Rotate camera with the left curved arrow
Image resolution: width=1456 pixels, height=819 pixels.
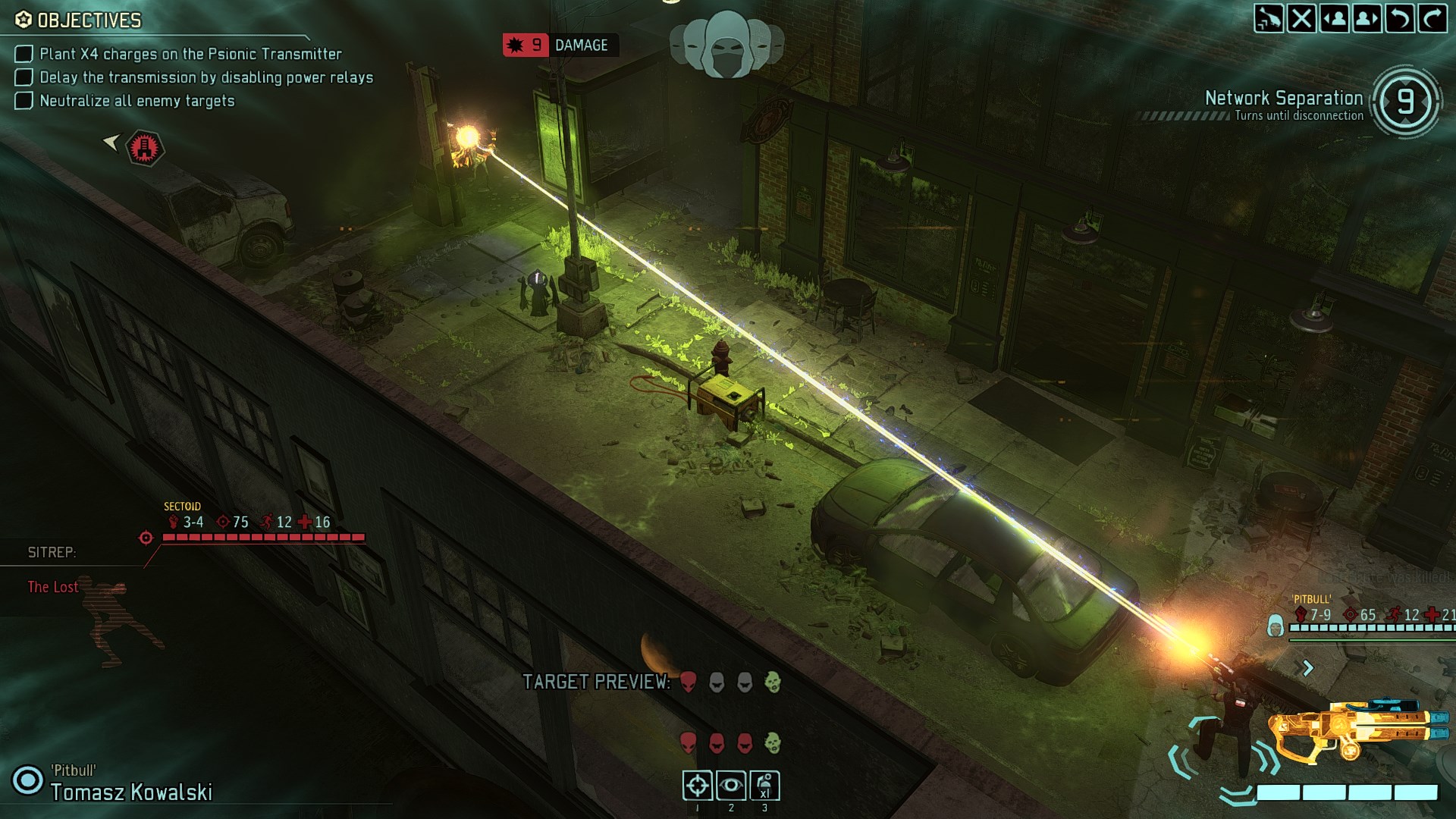point(1400,18)
